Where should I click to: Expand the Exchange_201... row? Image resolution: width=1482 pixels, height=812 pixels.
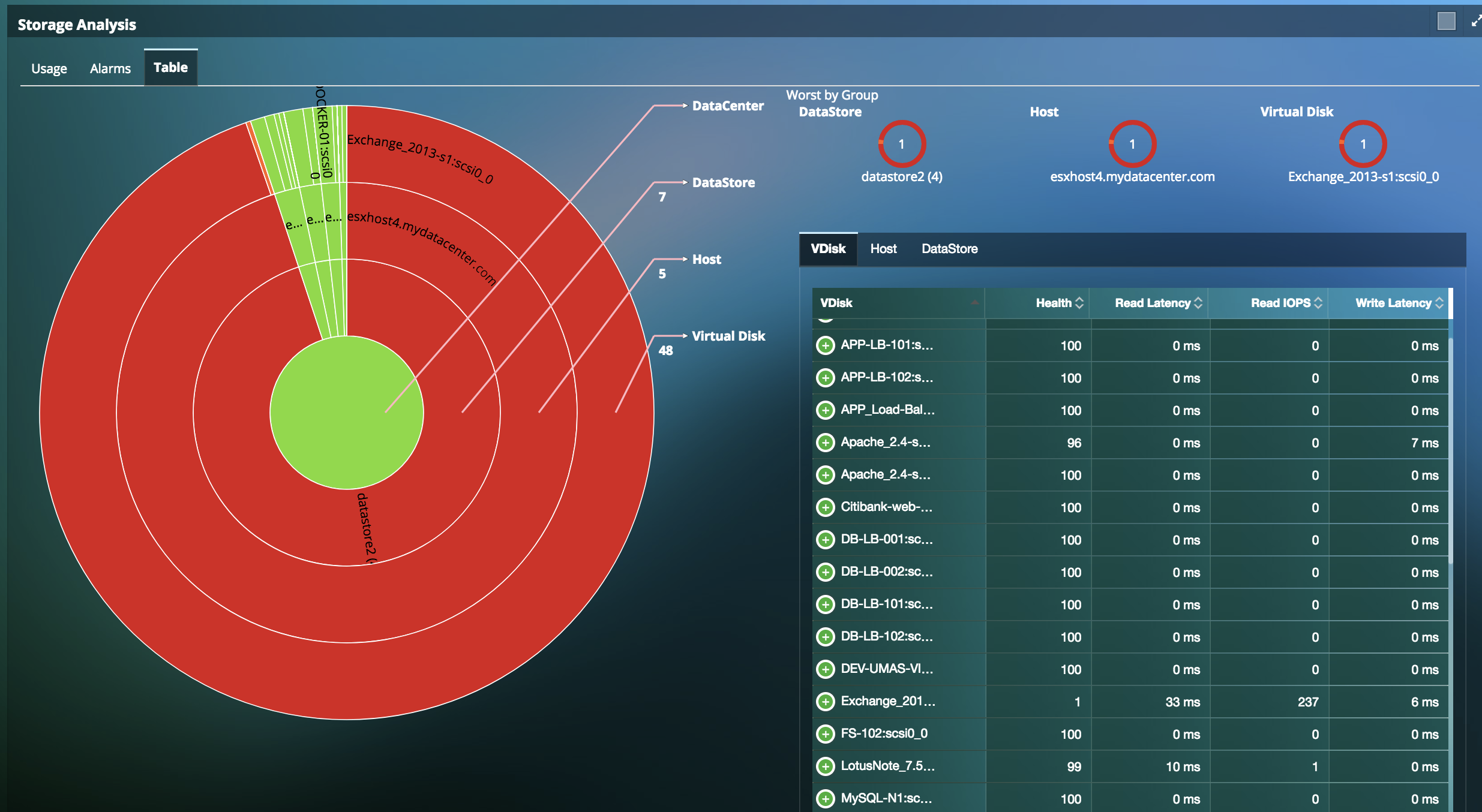[826, 701]
